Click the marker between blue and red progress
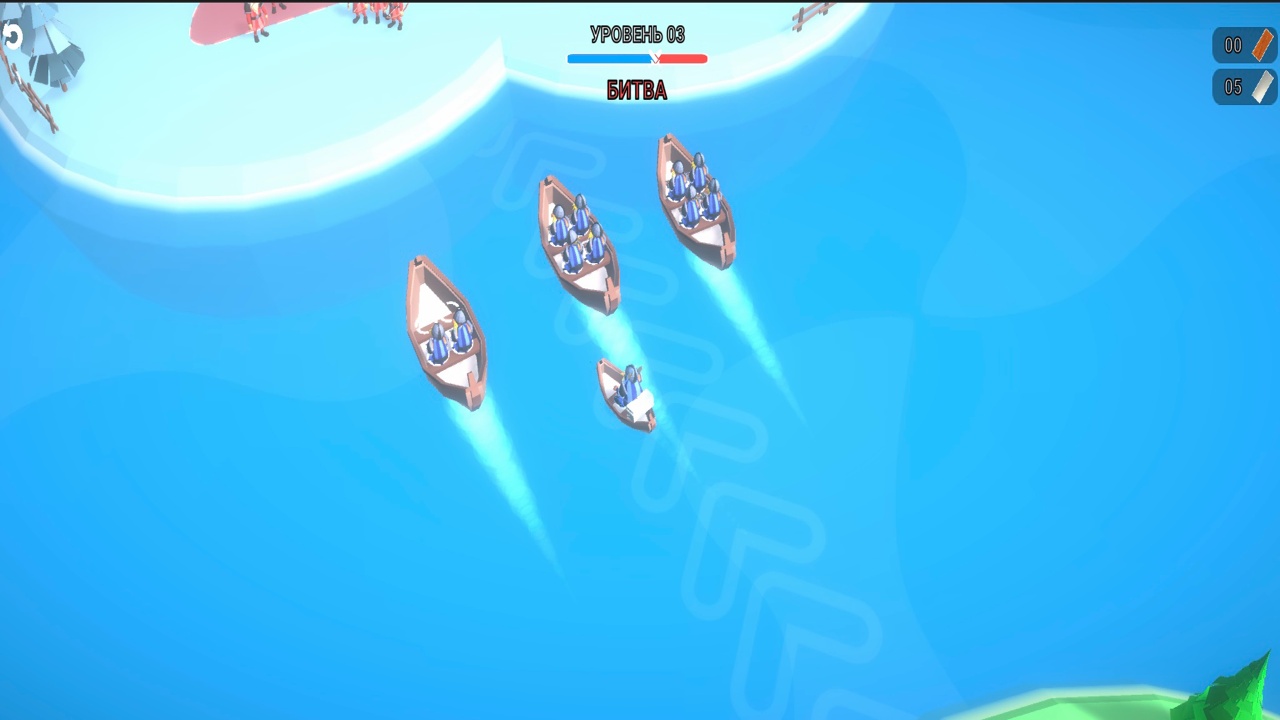This screenshot has width=1280, height=720. point(655,58)
